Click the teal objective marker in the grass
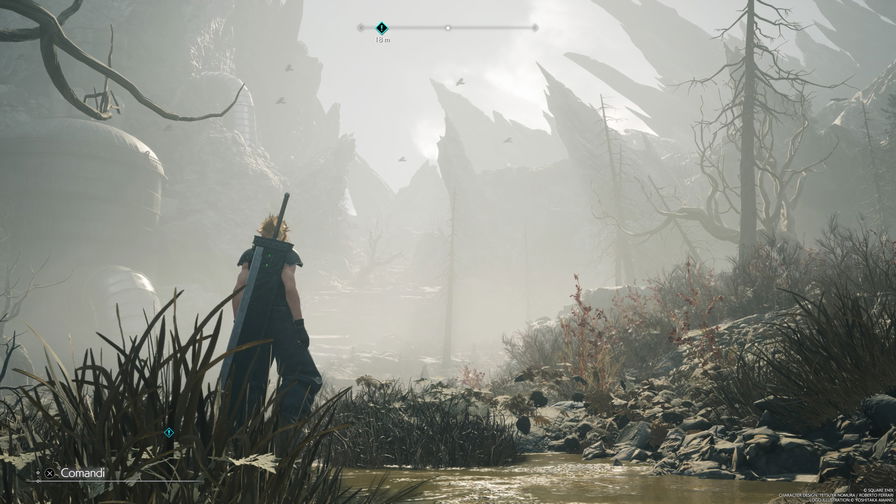The width and height of the screenshot is (896, 504). 169,433
